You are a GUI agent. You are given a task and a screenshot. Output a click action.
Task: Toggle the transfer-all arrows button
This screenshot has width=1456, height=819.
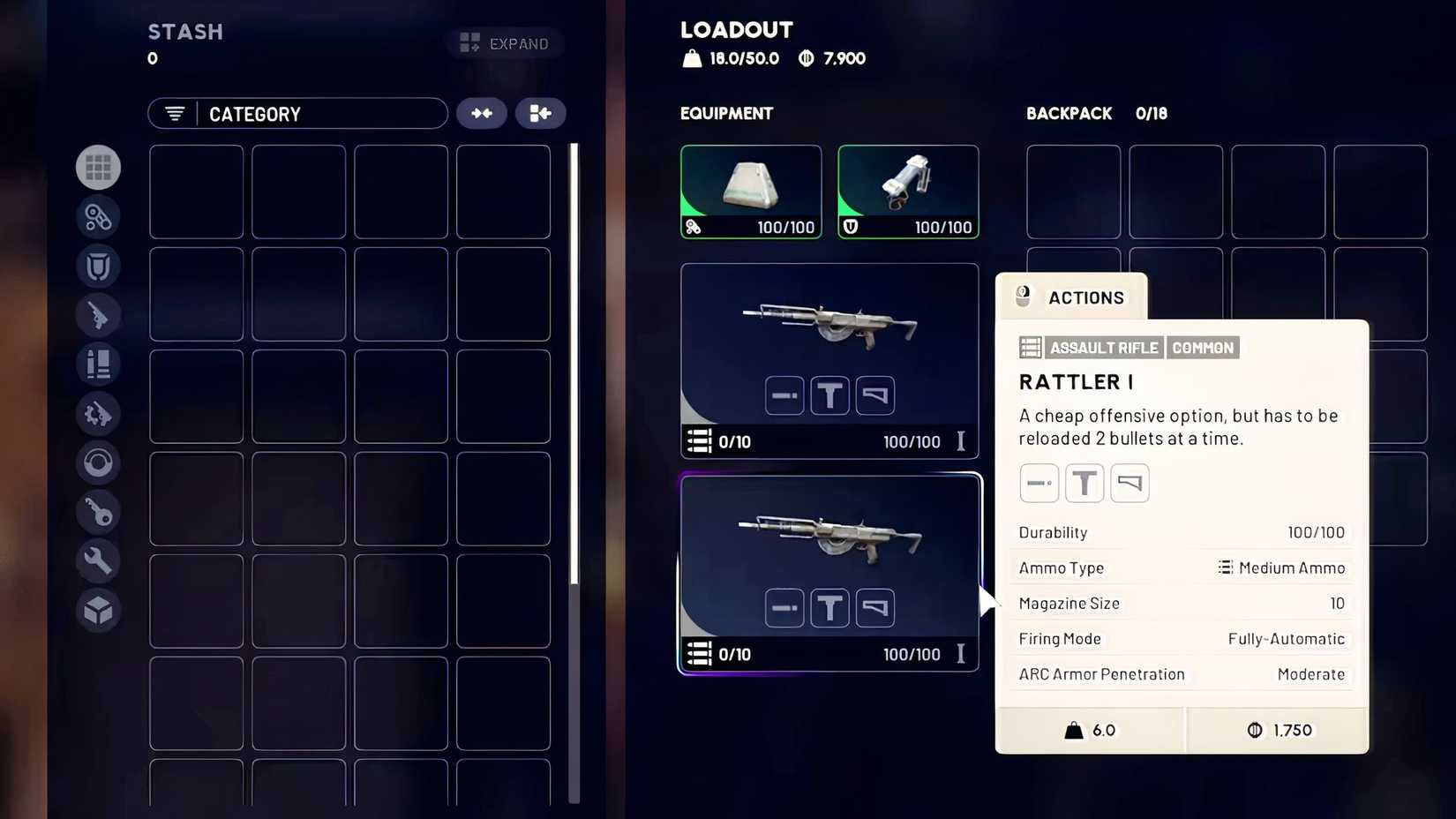pyautogui.click(x=481, y=113)
